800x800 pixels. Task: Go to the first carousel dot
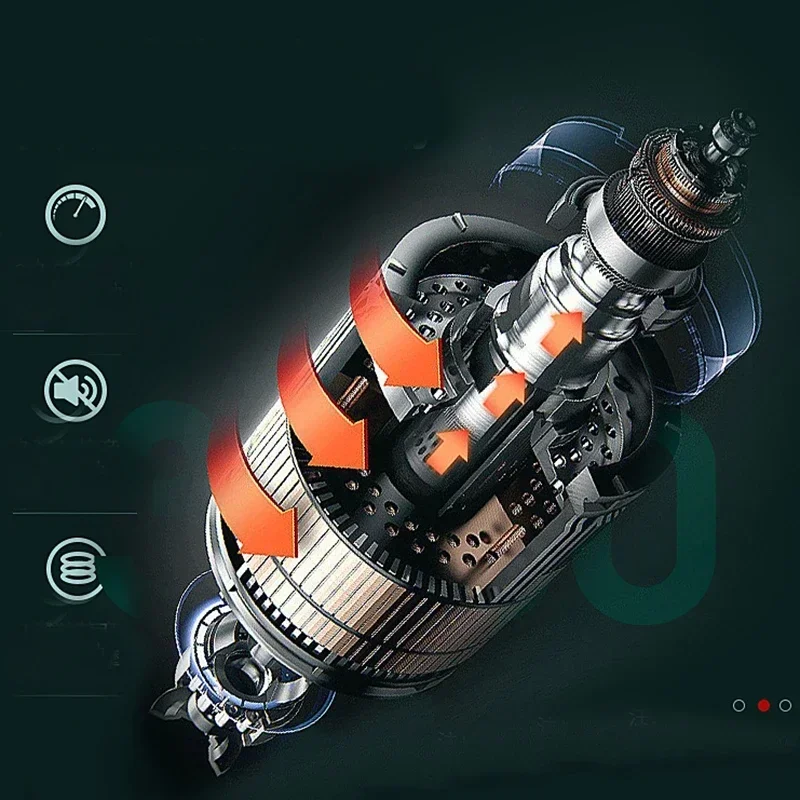(x=739, y=705)
